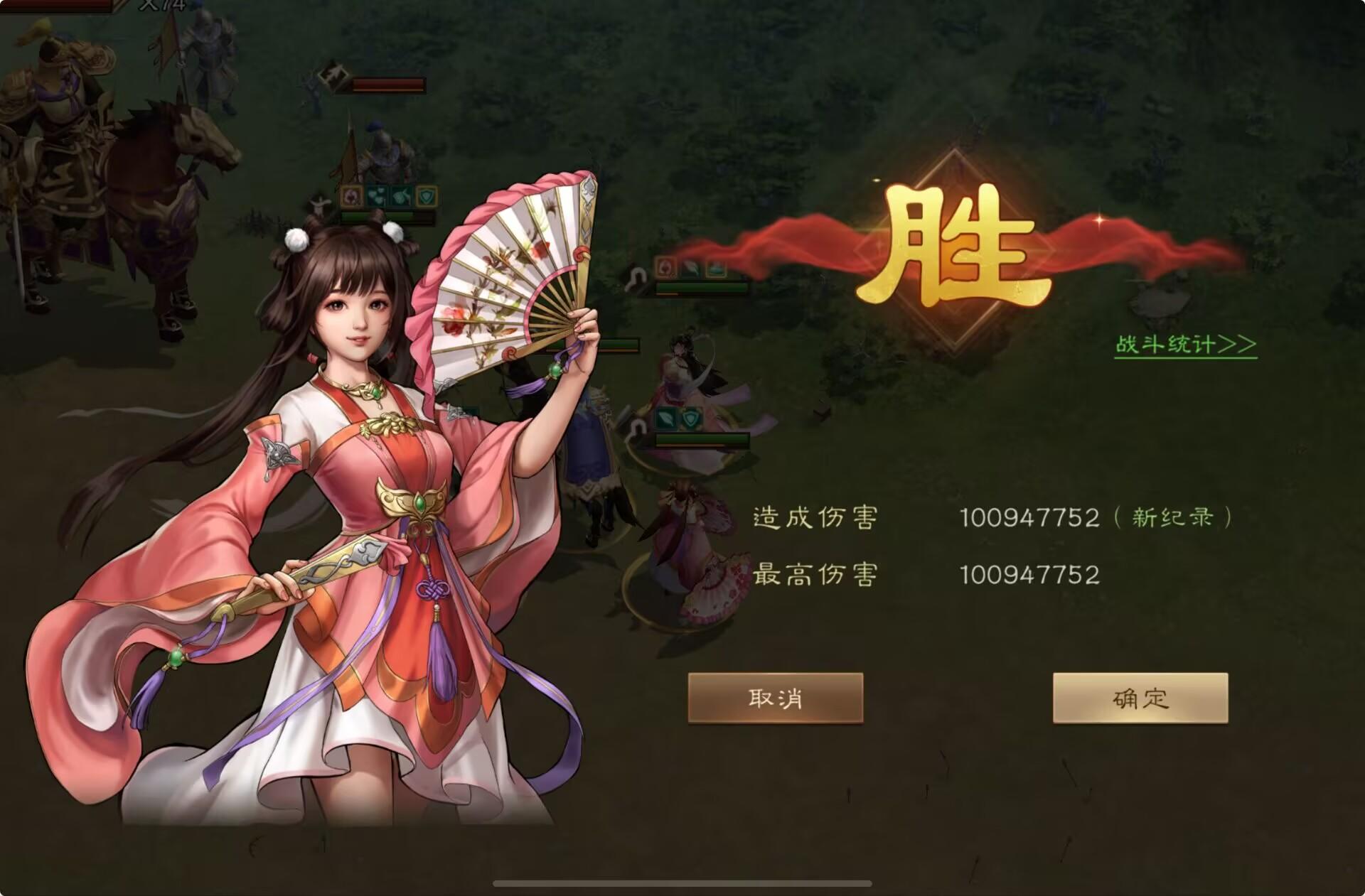
Task: Click the petal cluster buff icon on the soldier
Action: pos(377,197)
